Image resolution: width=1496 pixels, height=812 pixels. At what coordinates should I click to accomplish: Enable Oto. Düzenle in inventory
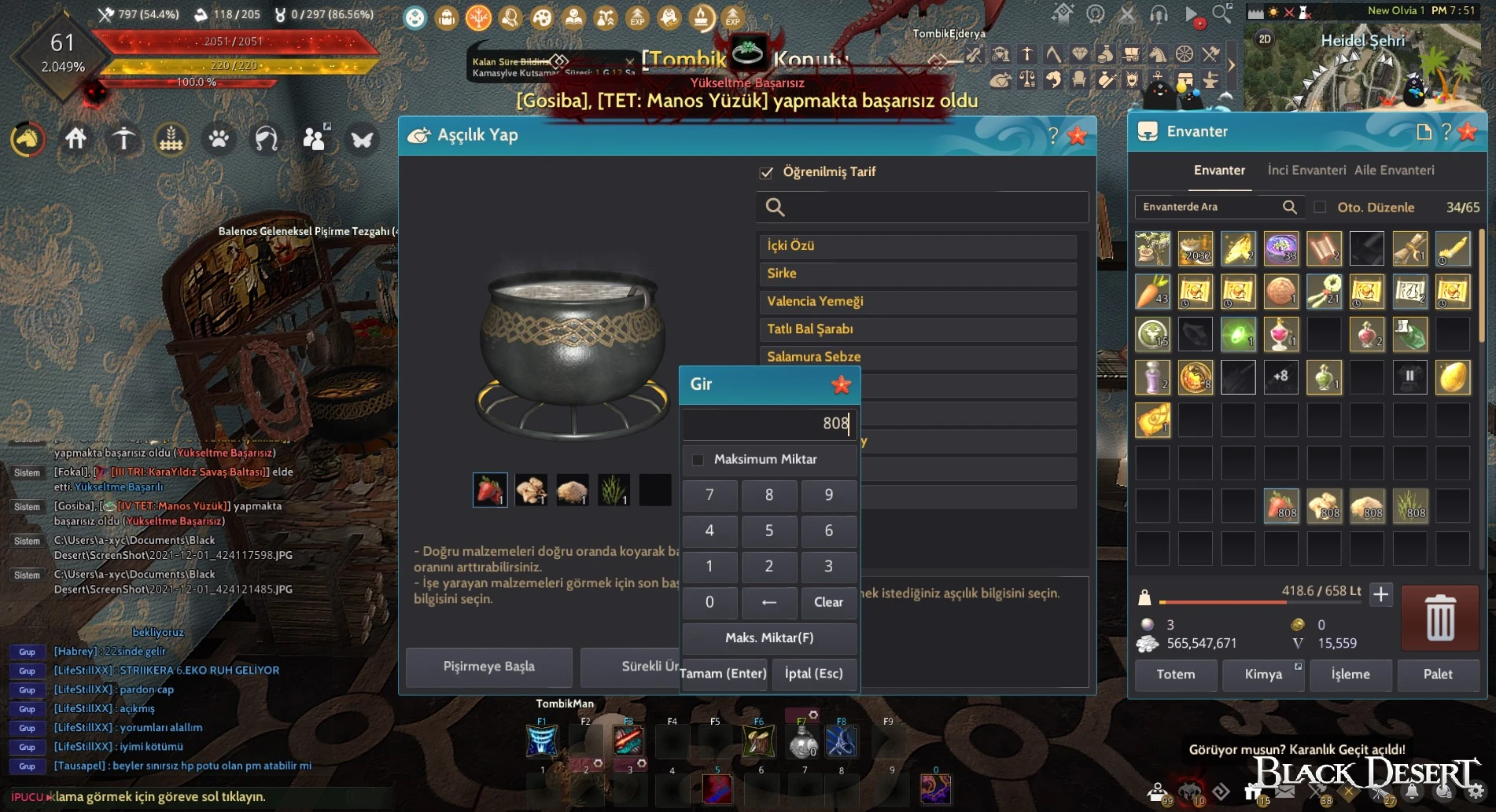(x=1320, y=208)
